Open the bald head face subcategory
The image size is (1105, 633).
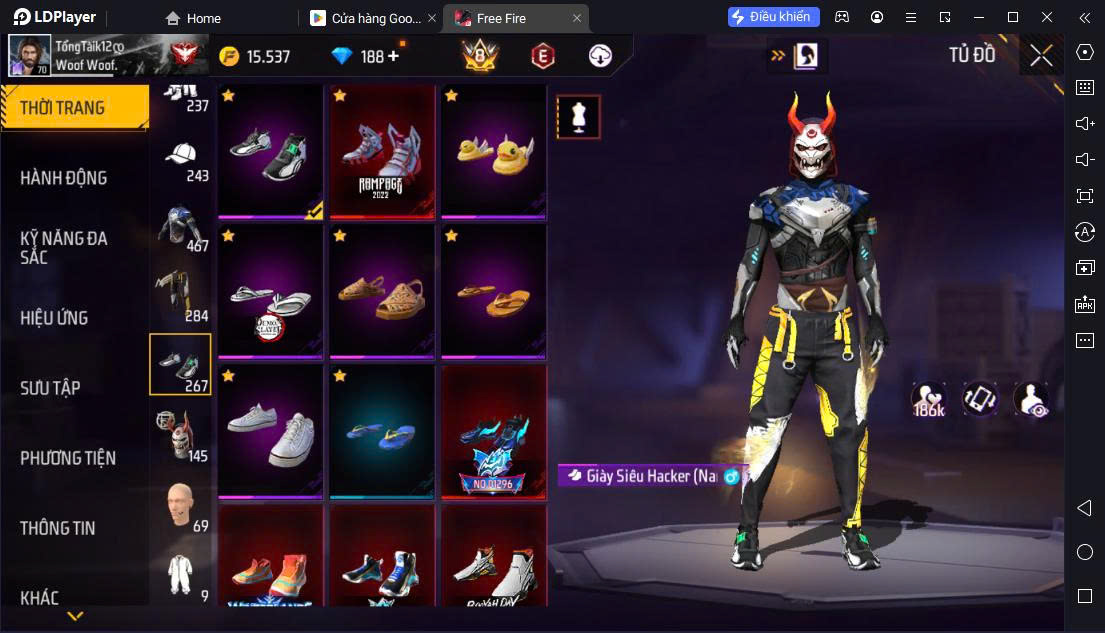point(181,505)
